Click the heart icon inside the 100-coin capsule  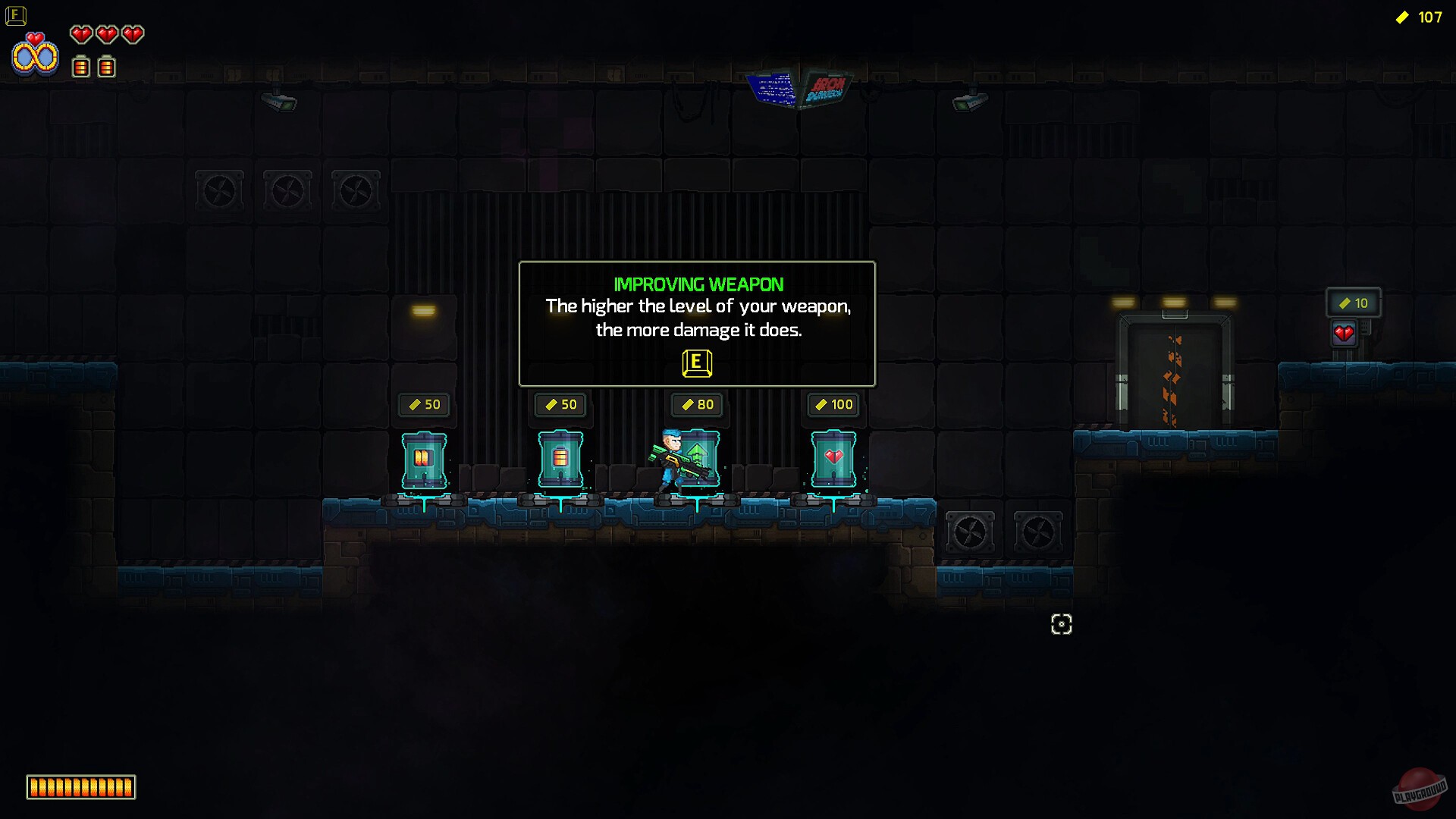tap(833, 457)
